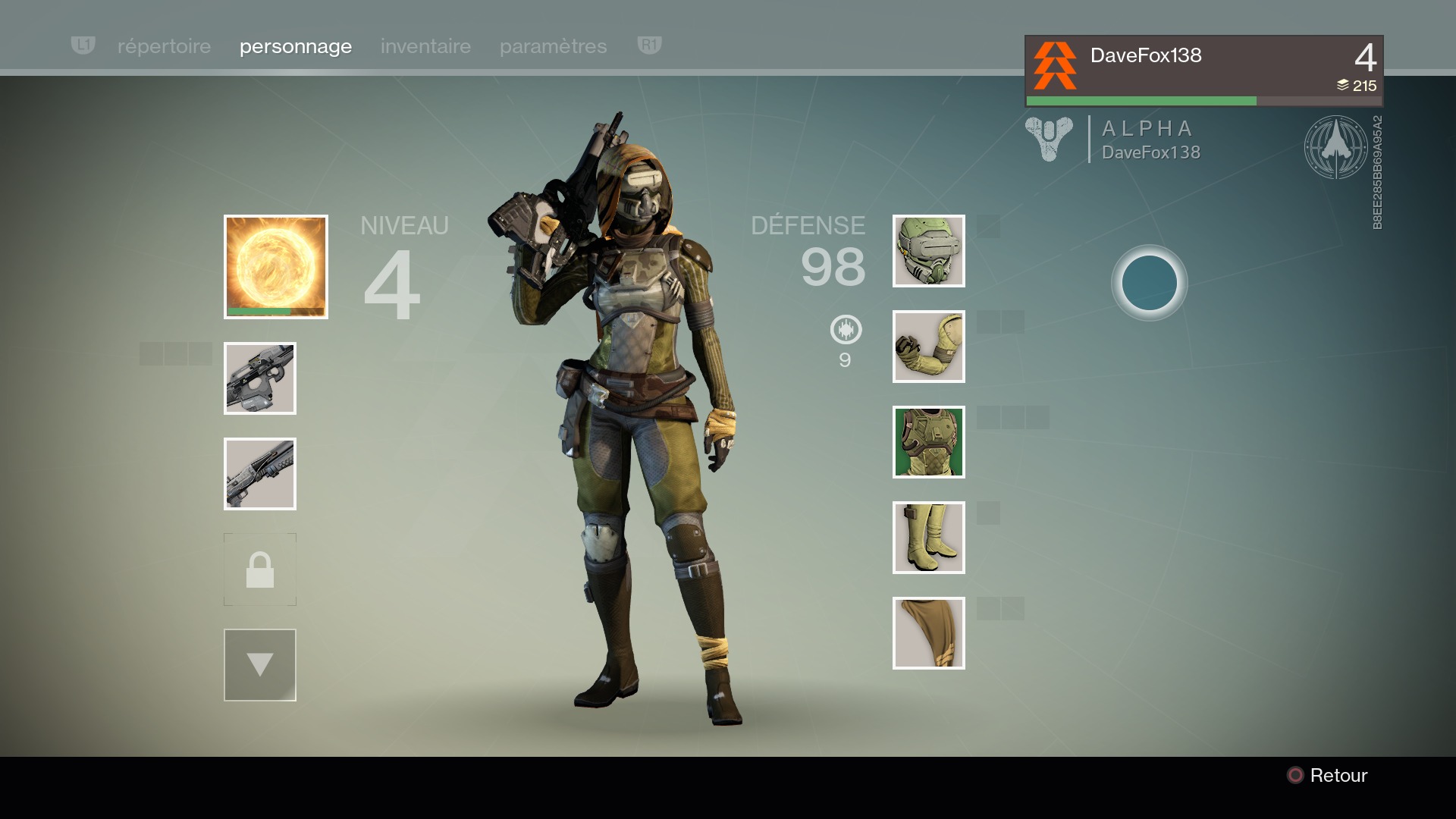The width and height of the screenshot is (1456, 819).
Task: Go to the paramètres tab
Action: point(553,46)
